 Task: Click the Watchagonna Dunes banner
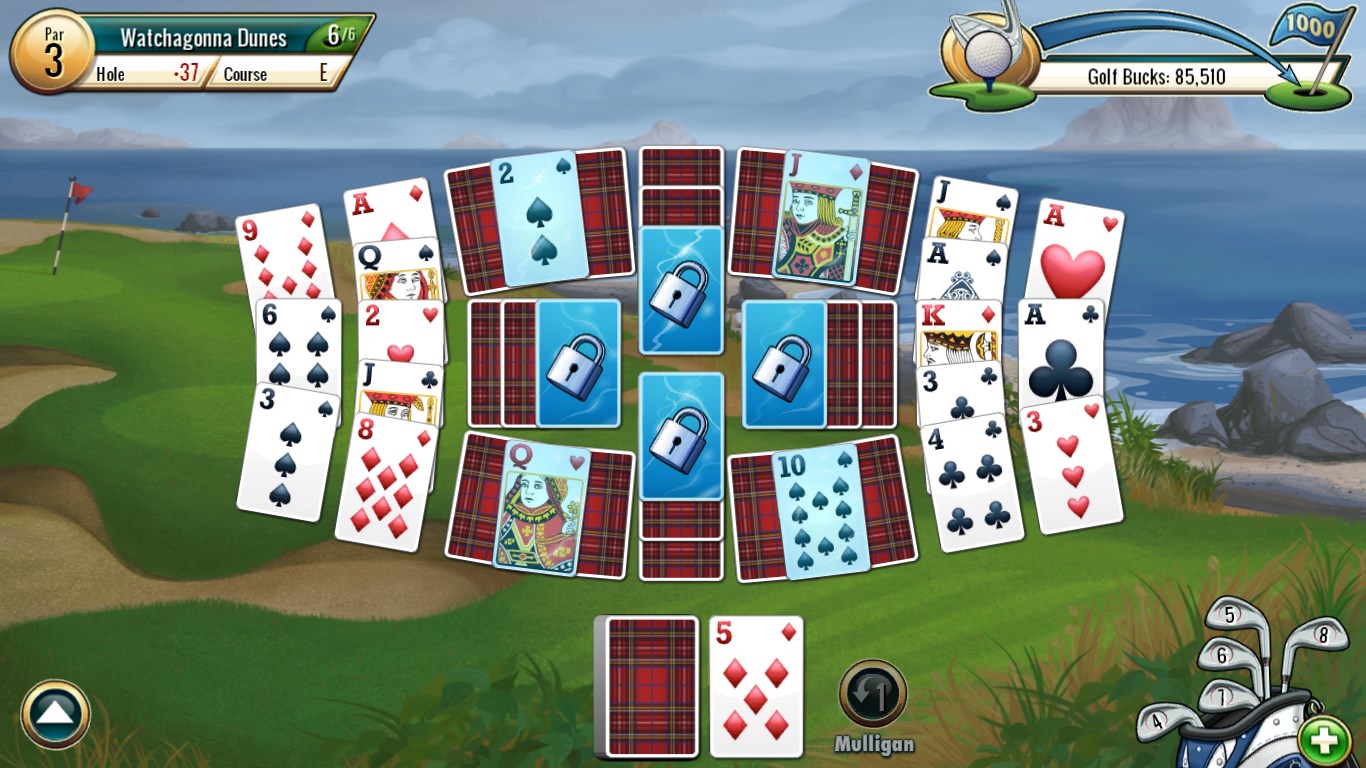tap(204, 36)
